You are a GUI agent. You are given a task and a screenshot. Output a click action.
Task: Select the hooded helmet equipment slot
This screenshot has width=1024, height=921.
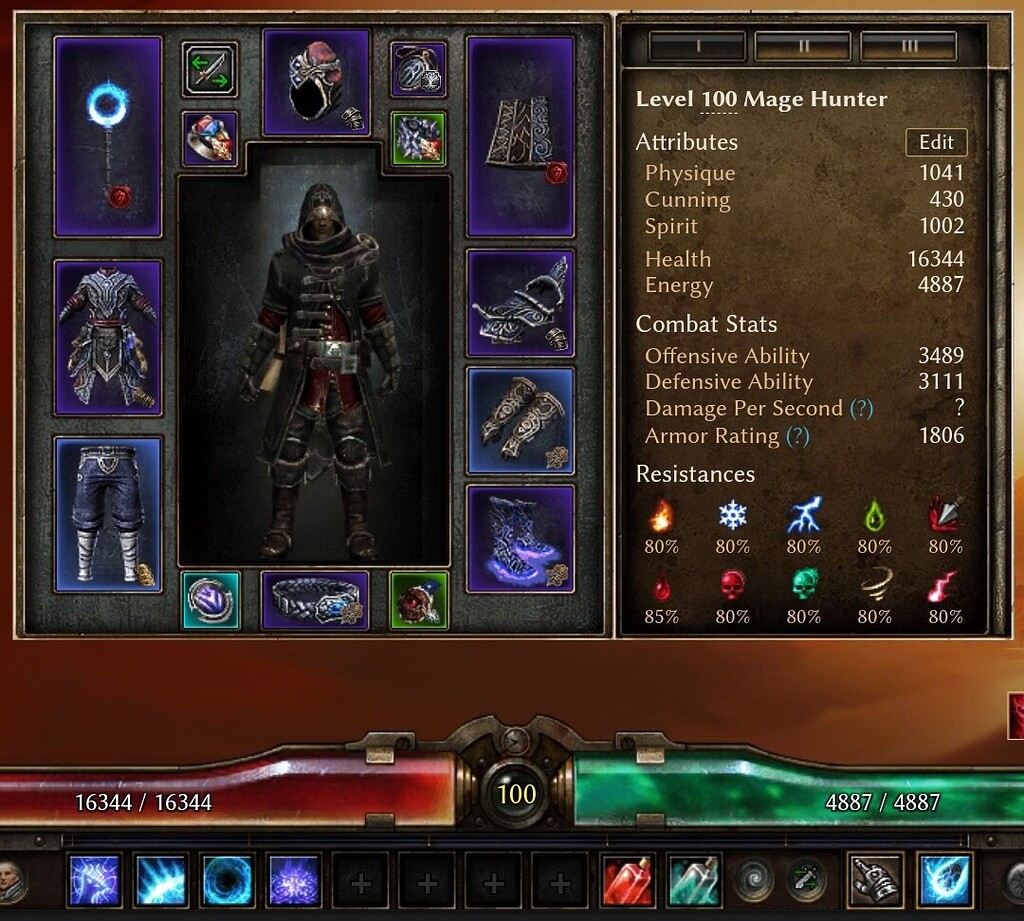point(316,82)
